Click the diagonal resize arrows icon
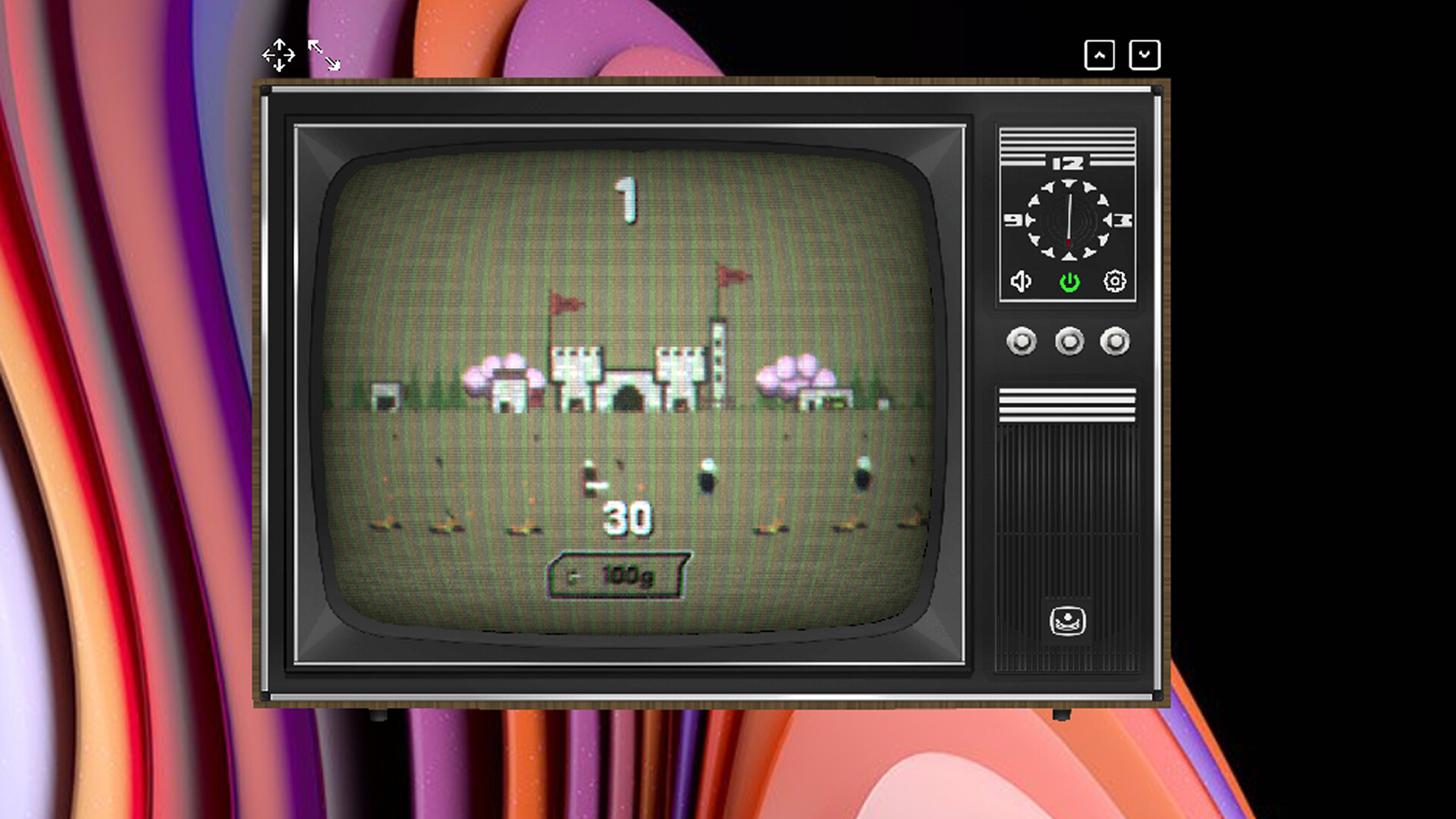The image size is (1456, 819). (325, 55)
